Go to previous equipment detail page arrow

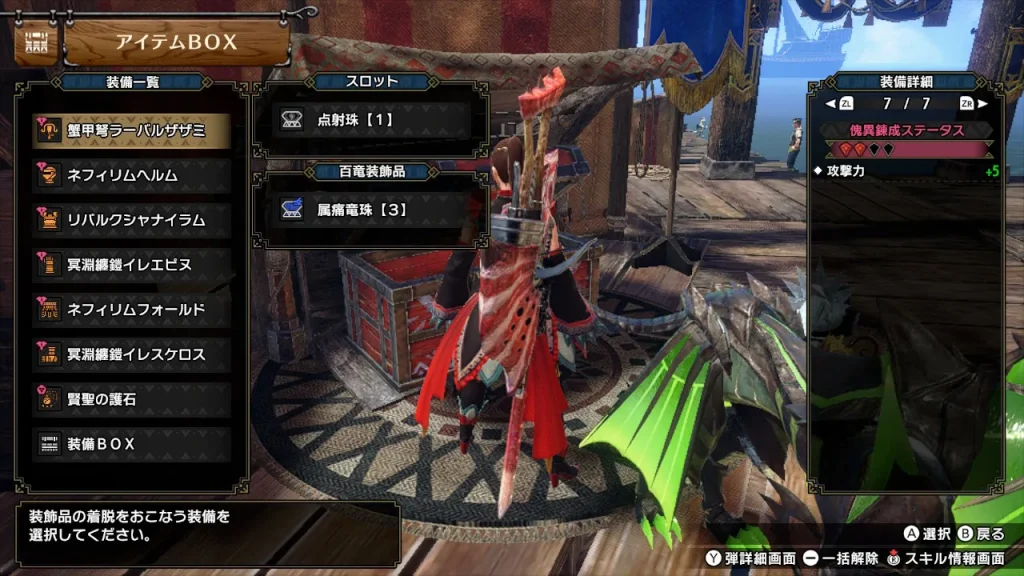pos(831,103)
